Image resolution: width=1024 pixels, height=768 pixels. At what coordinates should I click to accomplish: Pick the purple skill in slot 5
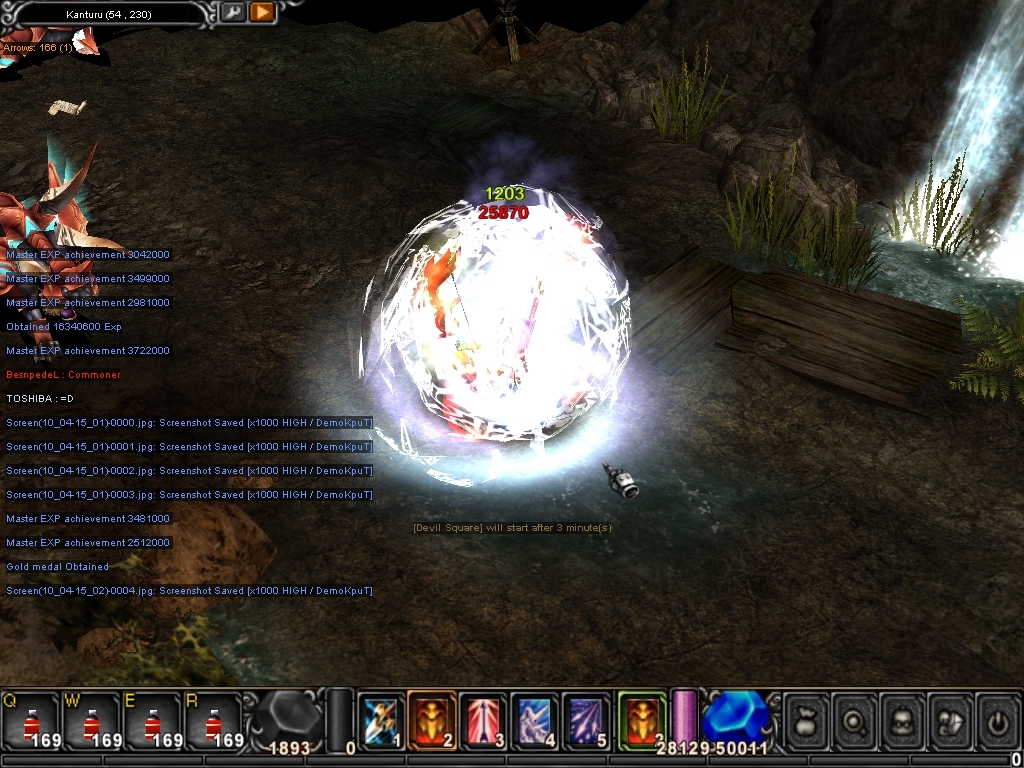(585, 720)
